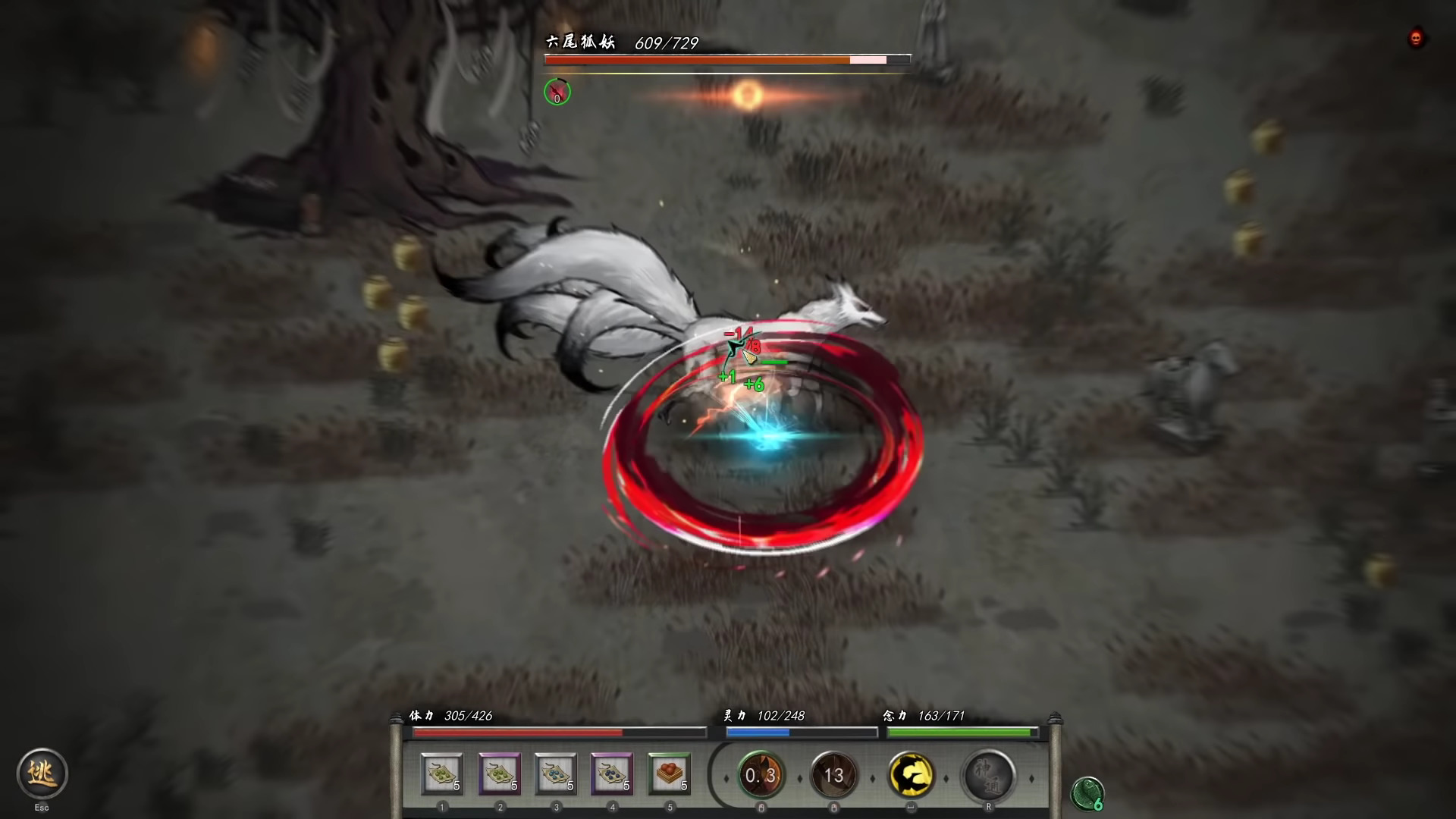Click the six-tailed fox boss sprite
The height and width of the screenshot is (819, 1456).
720,318
